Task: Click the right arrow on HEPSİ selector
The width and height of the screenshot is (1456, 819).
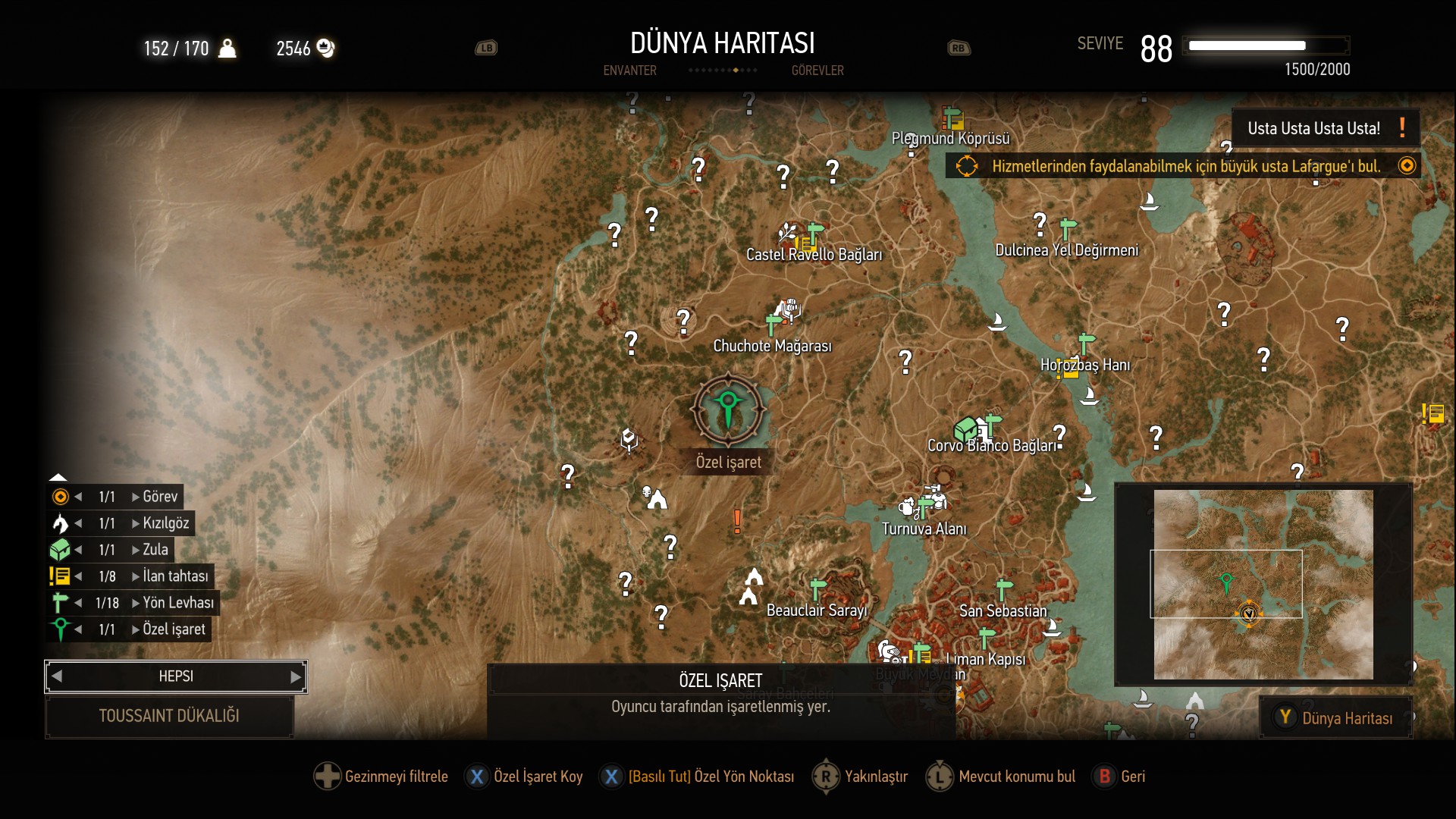Action: pos(296,676)
